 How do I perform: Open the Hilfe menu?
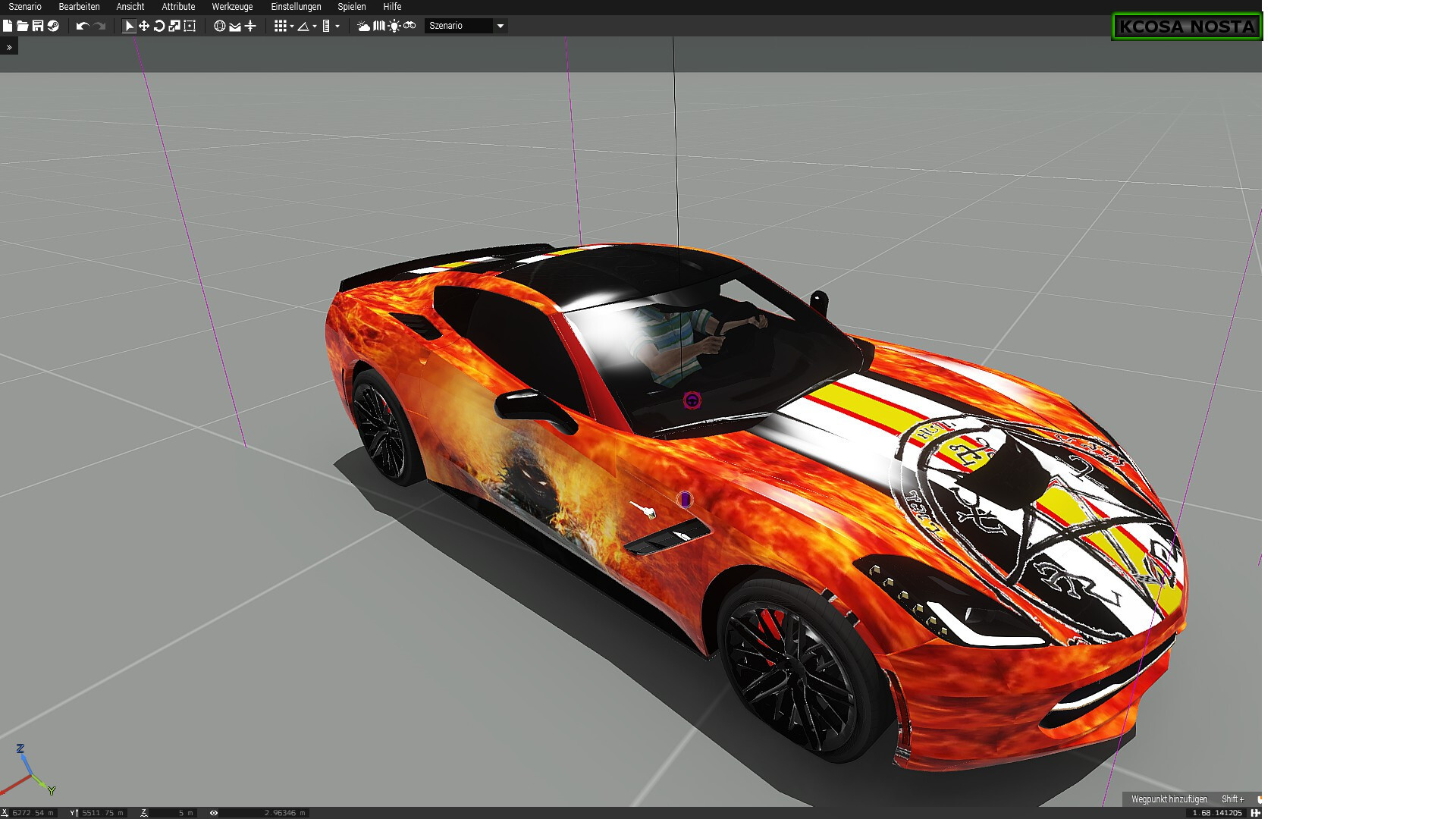pos(392,7)
